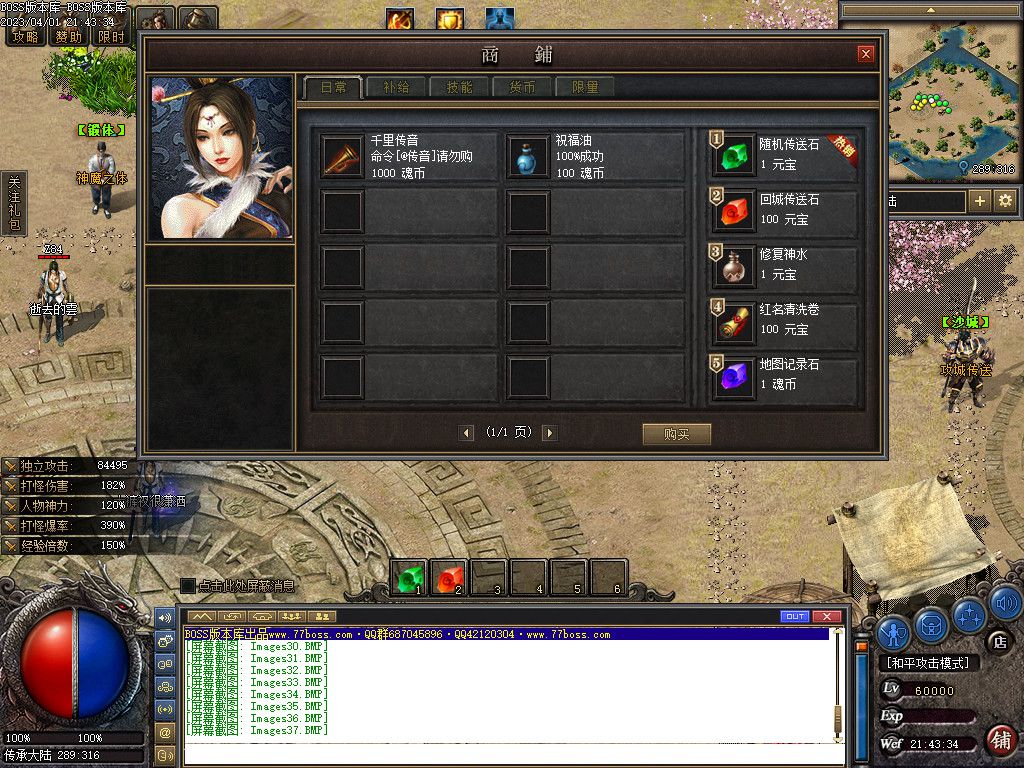Open the 攻略 guide button

pos(25,37)
